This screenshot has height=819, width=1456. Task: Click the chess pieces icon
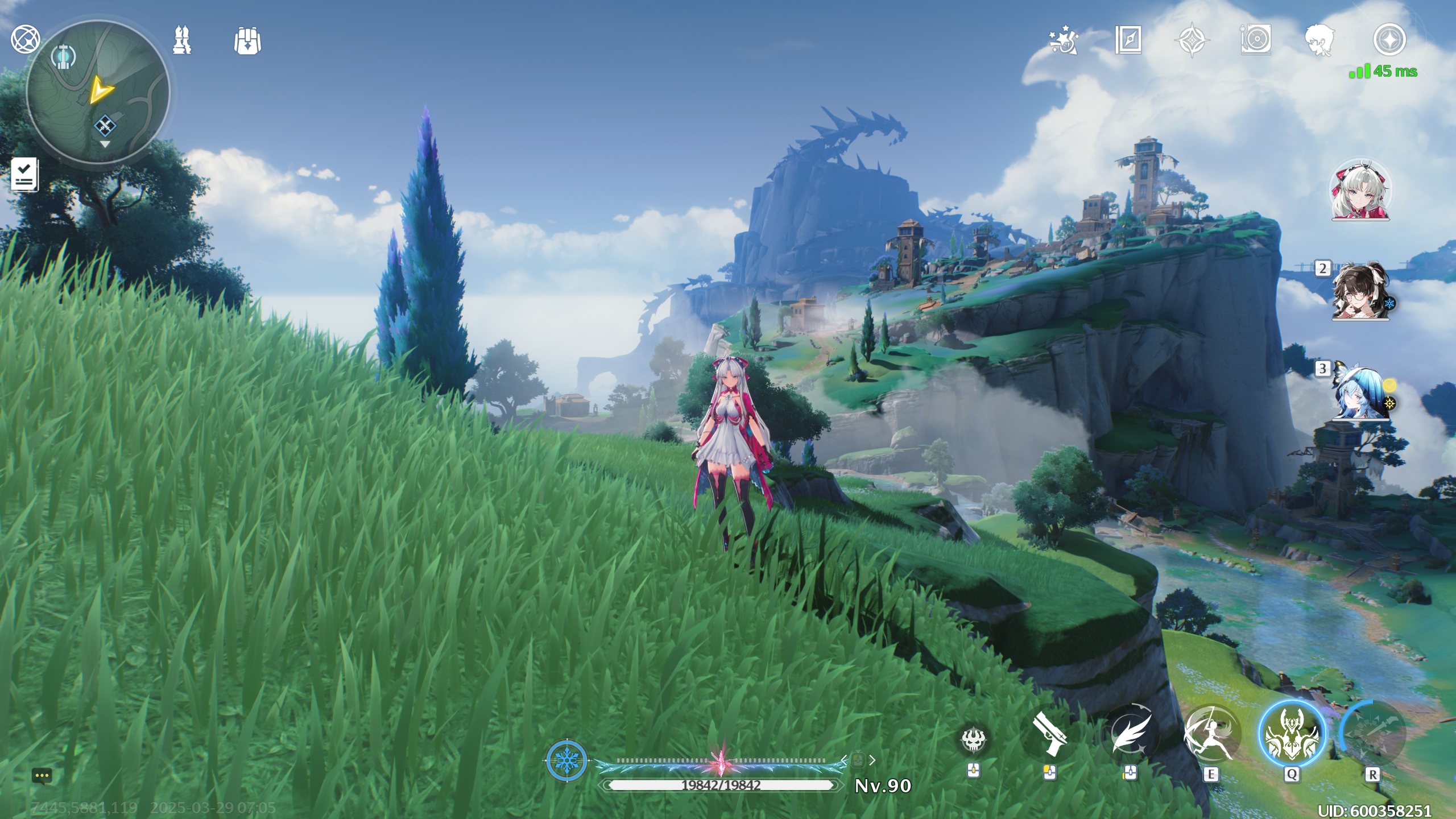point(182,40)
